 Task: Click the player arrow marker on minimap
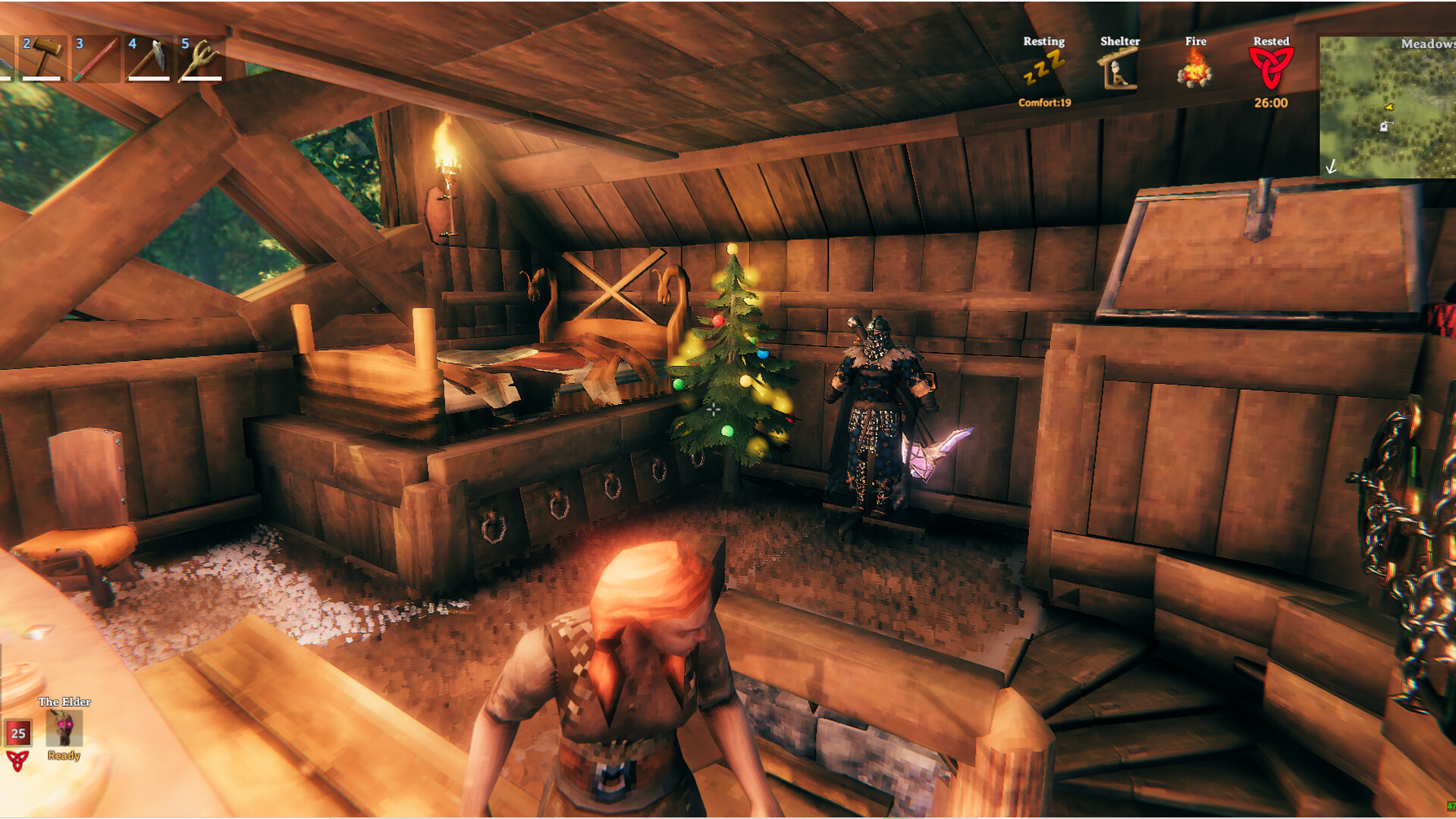point(1389,107)
